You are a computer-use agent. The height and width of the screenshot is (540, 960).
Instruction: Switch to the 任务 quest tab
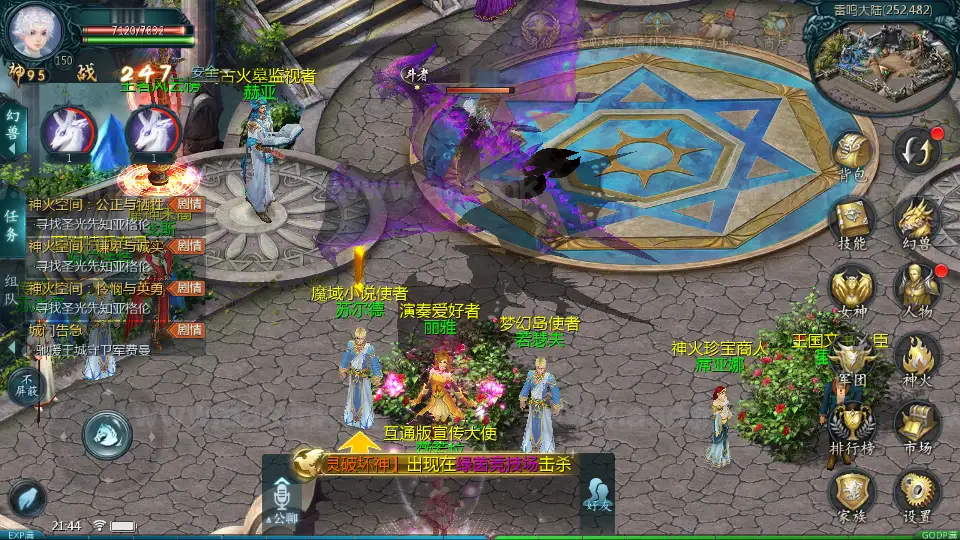pos(12,226)
